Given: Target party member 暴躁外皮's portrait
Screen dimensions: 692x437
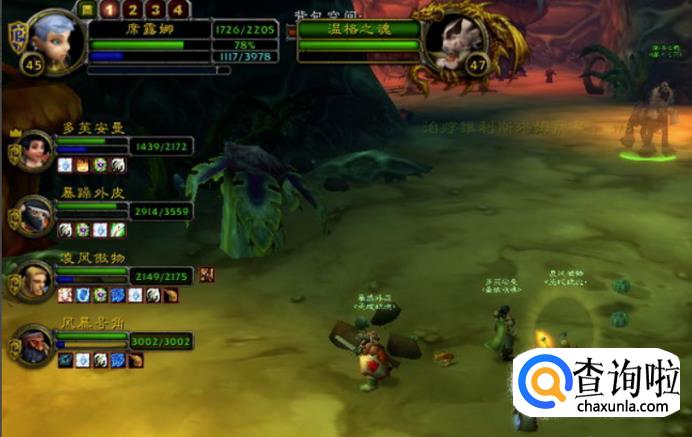Looking at the screenshot, I should tap(37, 213).
